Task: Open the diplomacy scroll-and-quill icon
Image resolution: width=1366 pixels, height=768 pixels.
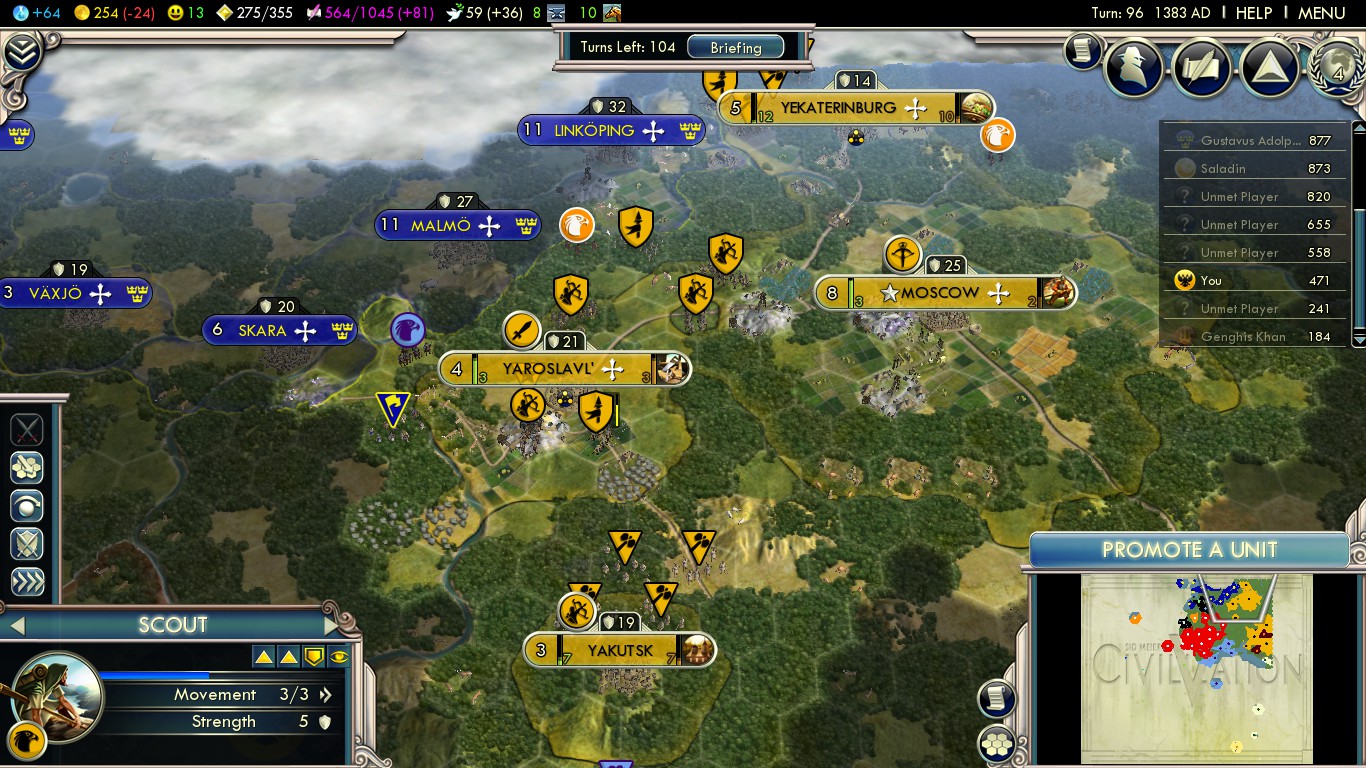Action: pos(1201,66)
